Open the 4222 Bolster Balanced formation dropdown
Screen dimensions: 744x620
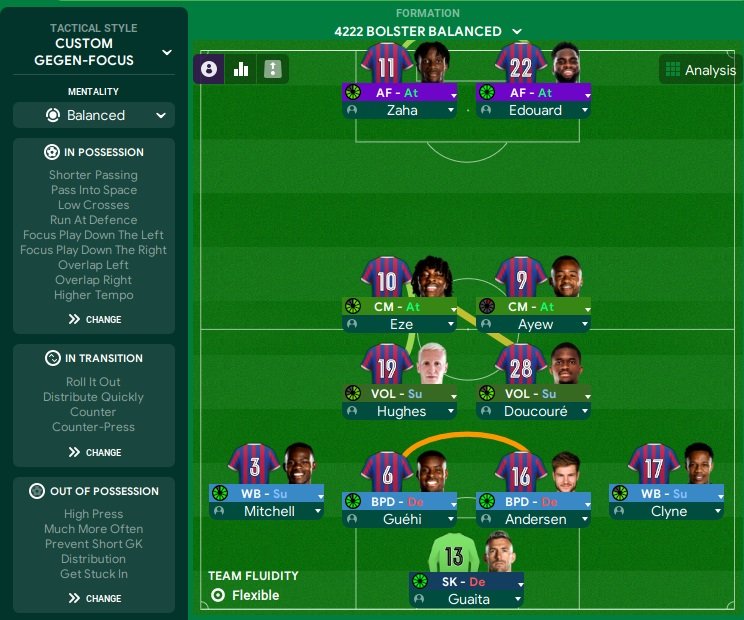428,31
